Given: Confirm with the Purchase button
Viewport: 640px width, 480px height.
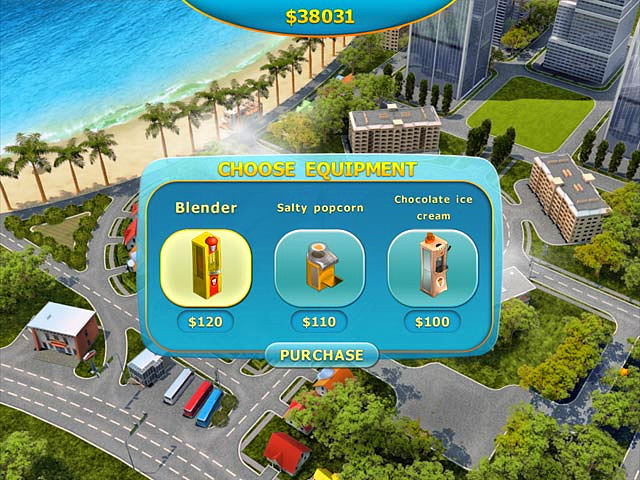Looking at the screenshot, I should click(321, 355).
